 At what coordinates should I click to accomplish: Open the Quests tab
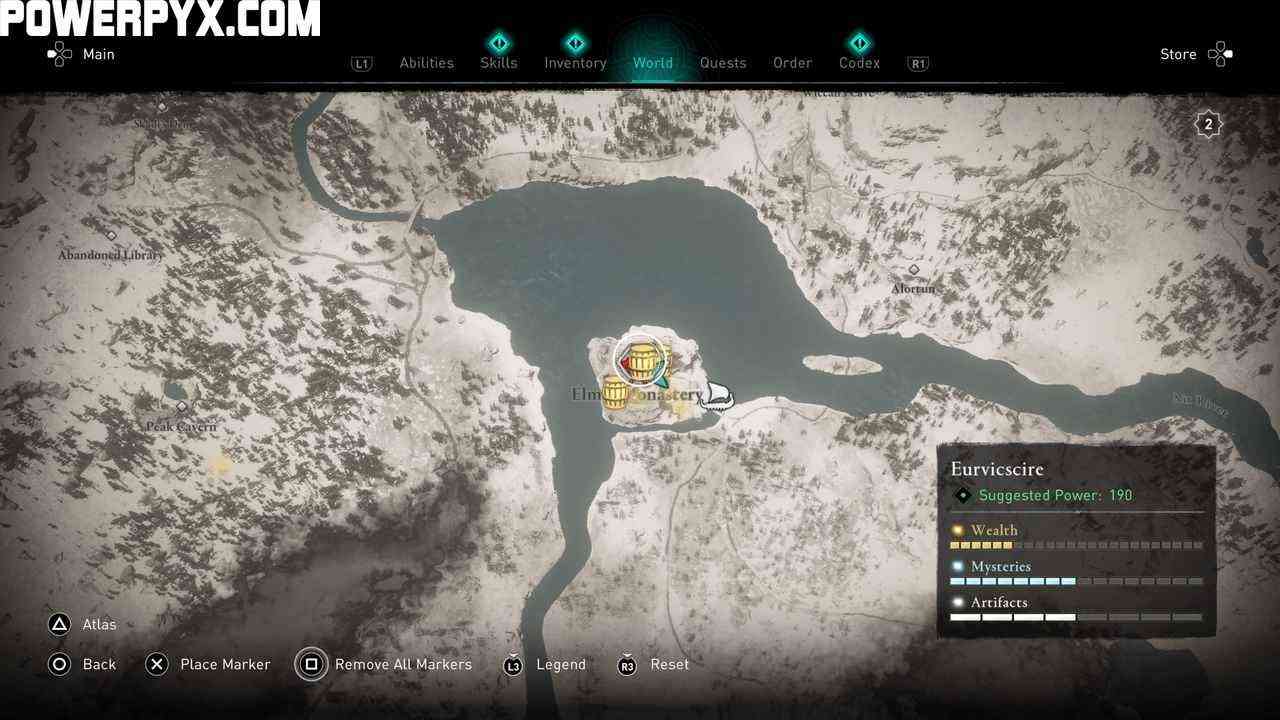pyautogui.click(x=723, y=63)
